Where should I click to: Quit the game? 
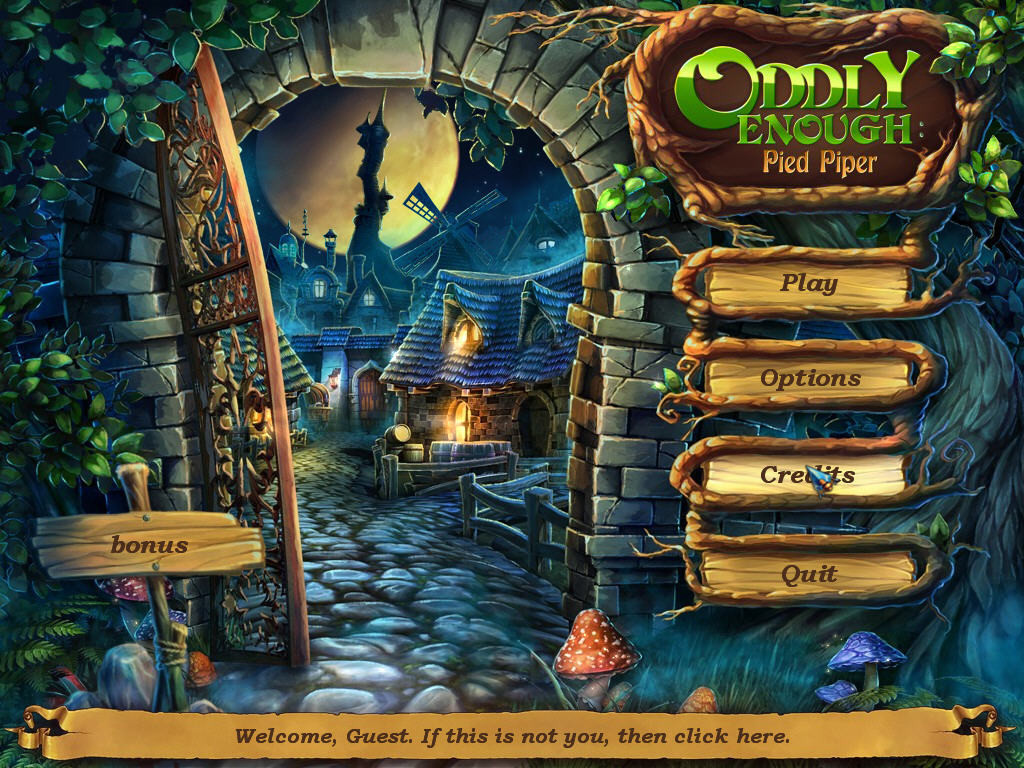click(809, 574)
